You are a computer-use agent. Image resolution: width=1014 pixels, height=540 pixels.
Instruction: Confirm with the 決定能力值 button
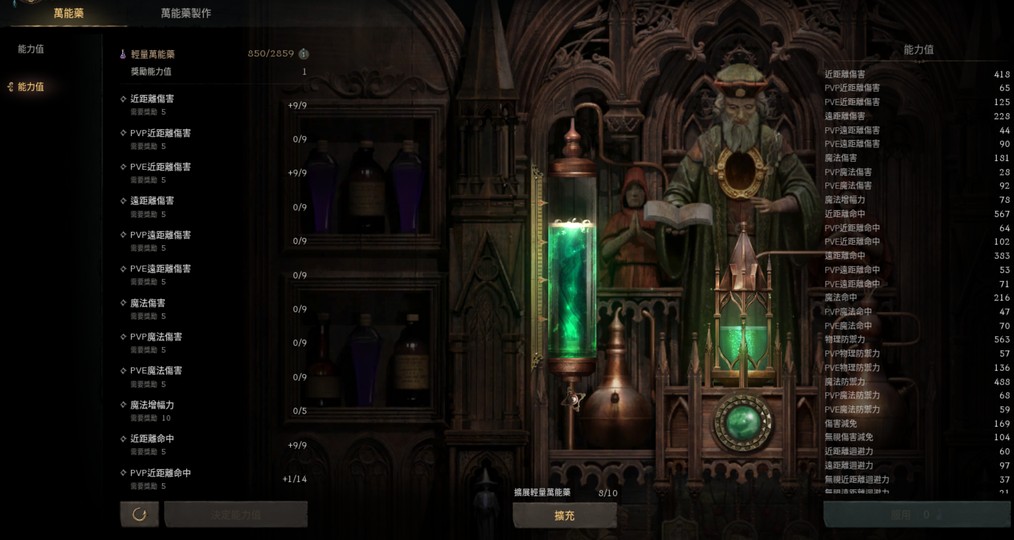(x=236, y=514)
